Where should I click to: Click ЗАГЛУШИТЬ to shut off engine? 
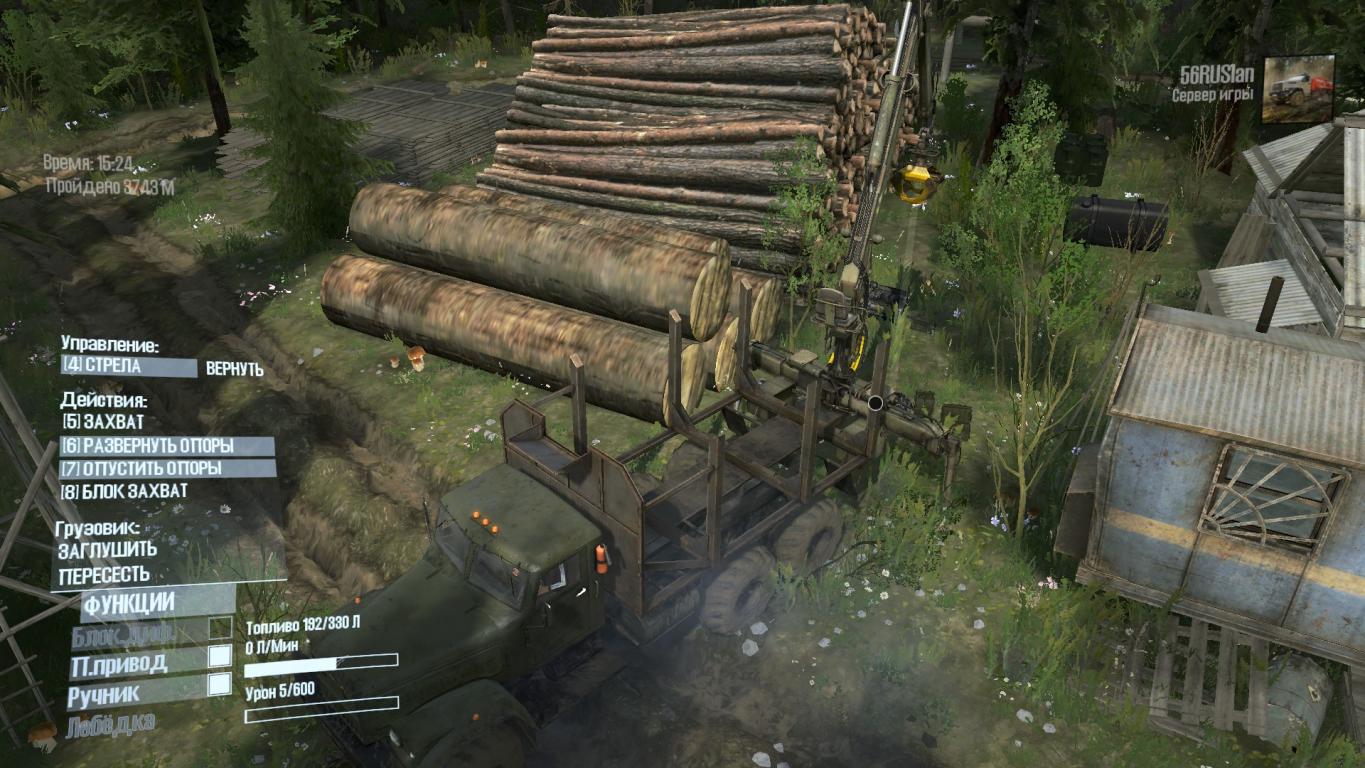107,549
